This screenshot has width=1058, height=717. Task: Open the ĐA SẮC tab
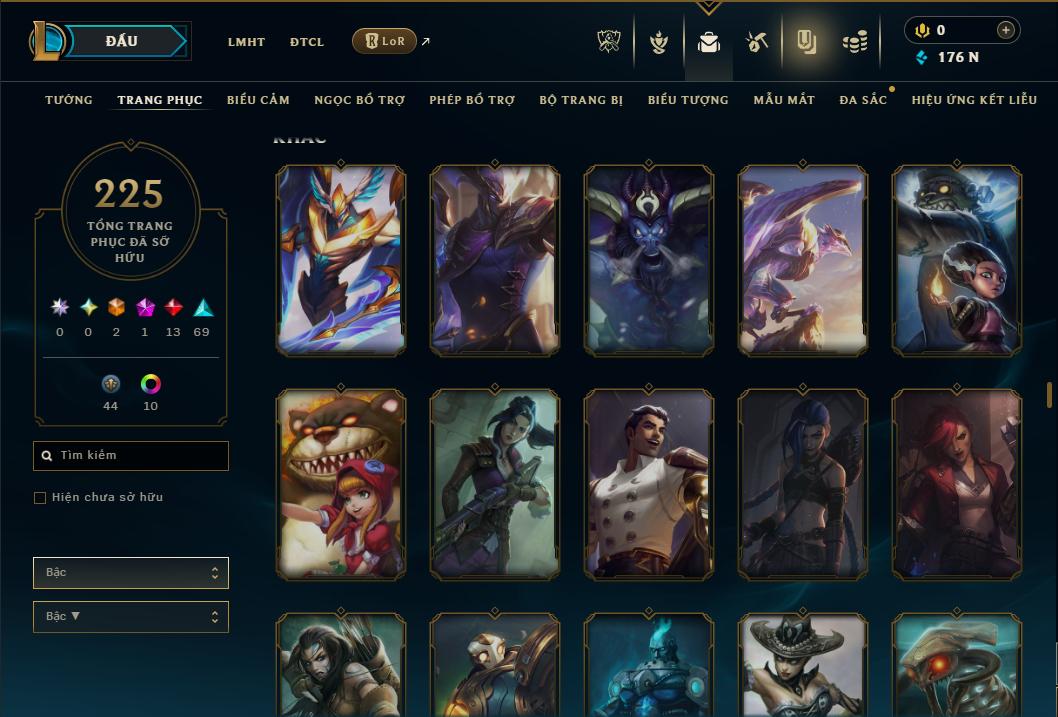(863, 100)
